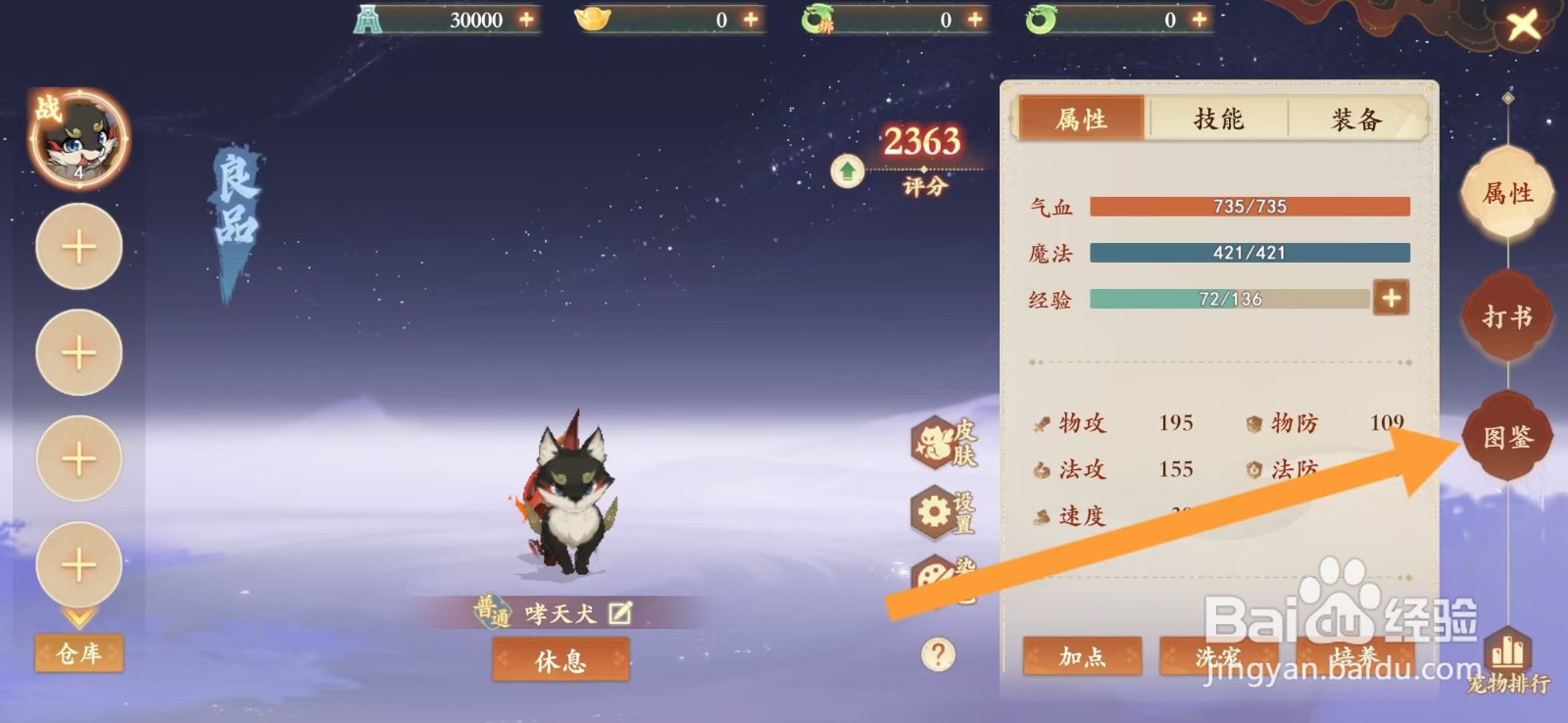Click the 气血 health progress bar
Image resolution: width=1568 pixels, height=723 pixels.
coord(1249,206)
